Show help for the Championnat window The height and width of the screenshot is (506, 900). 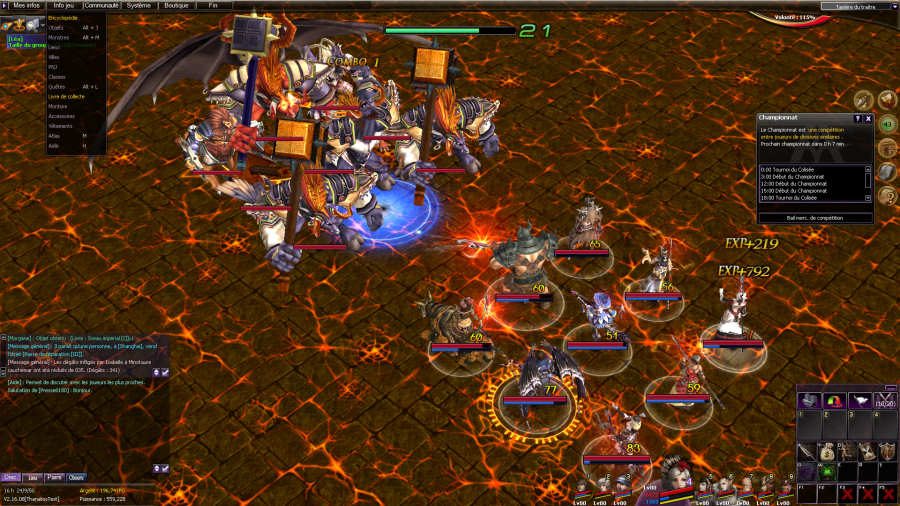(x=857, y=118)
